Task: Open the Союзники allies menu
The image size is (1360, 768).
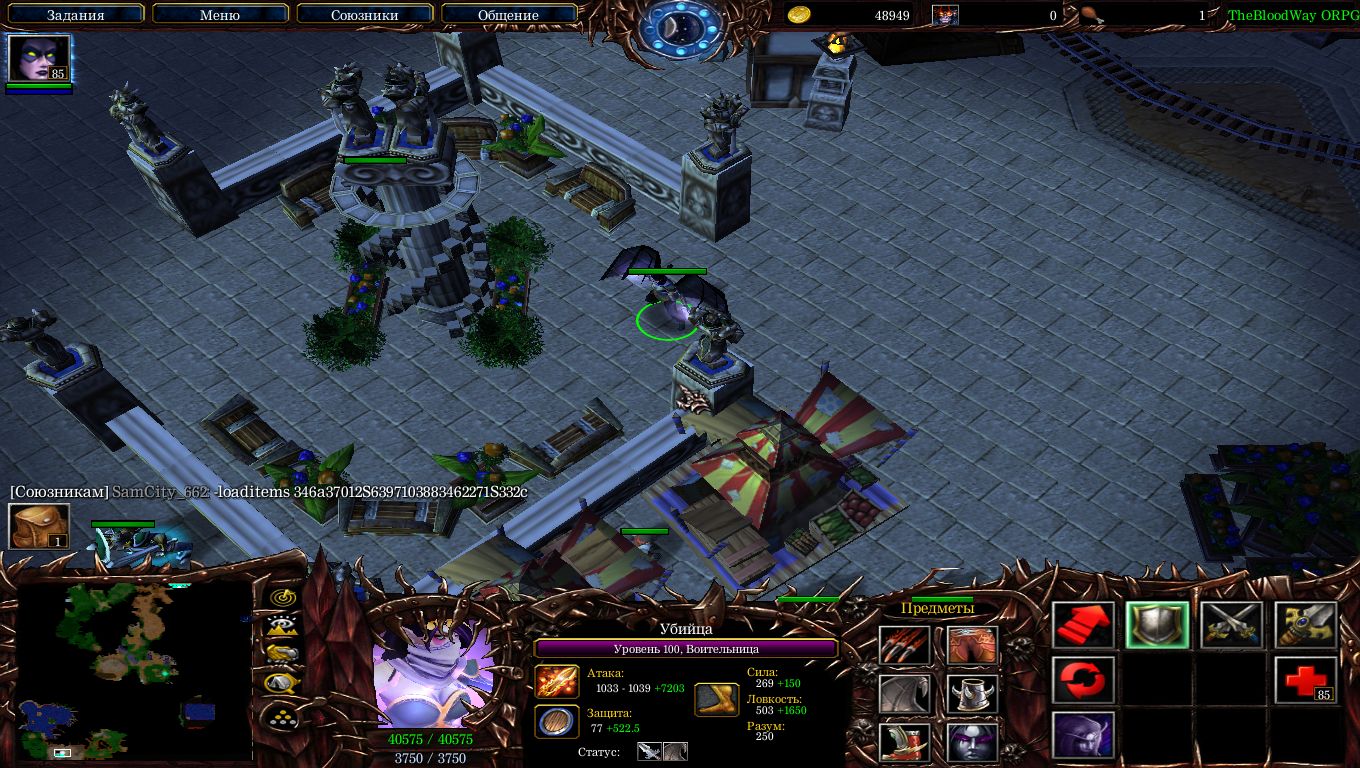Action: tap(364, 15)
